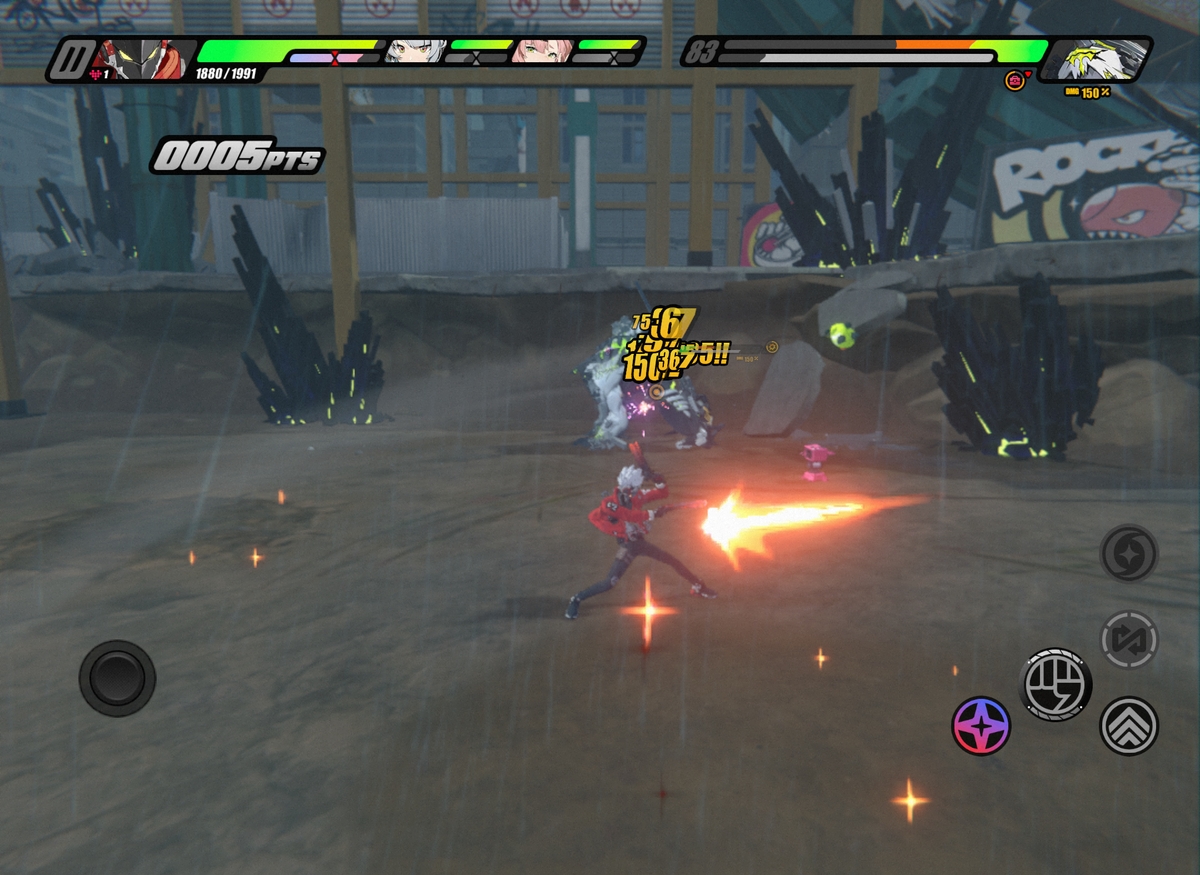
Task: Tap the fist basic attack button
Action: [1055, 685]
